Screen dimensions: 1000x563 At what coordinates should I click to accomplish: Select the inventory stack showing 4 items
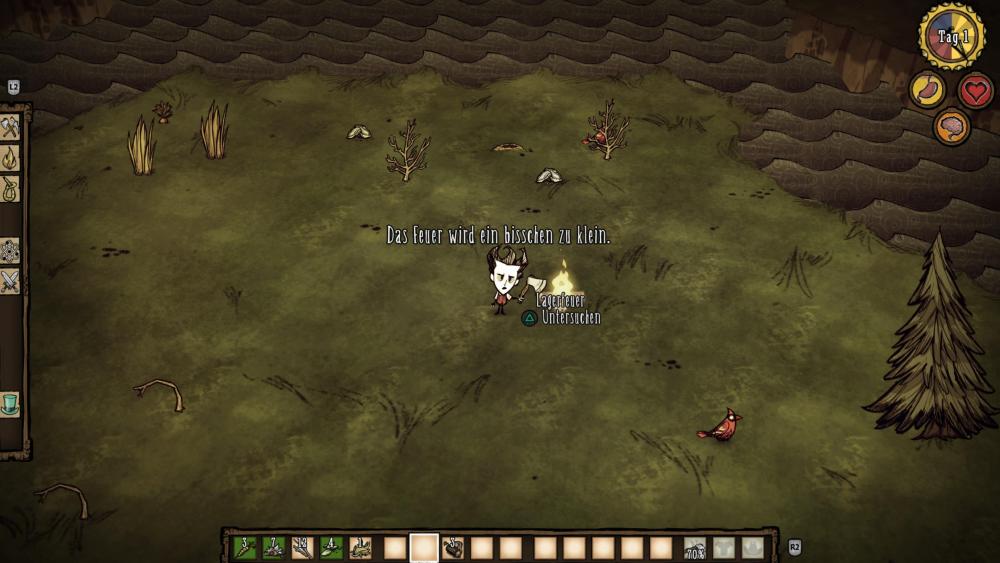click(x=331, y=547)
